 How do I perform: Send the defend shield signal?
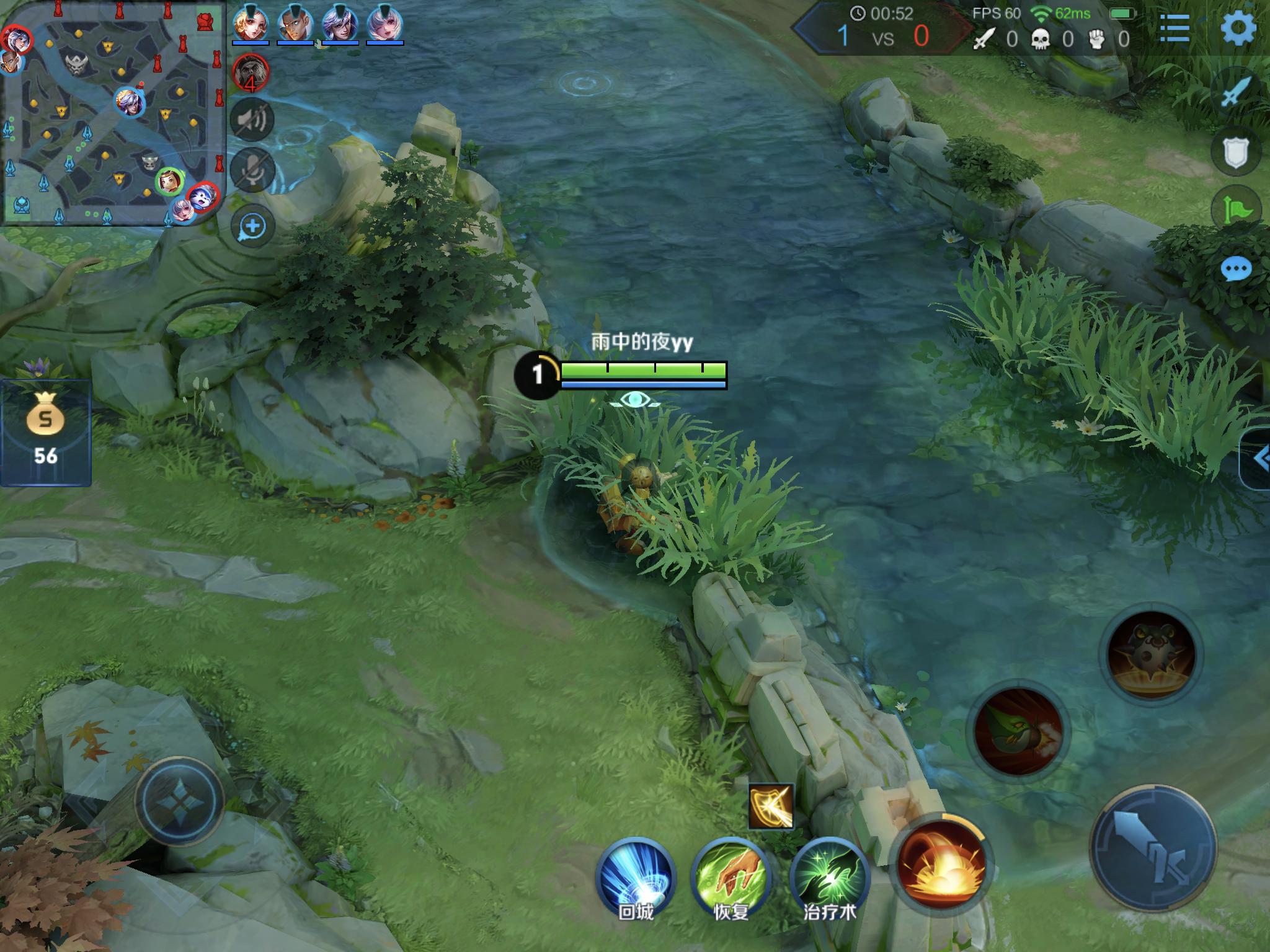[x=1236, y=152]
